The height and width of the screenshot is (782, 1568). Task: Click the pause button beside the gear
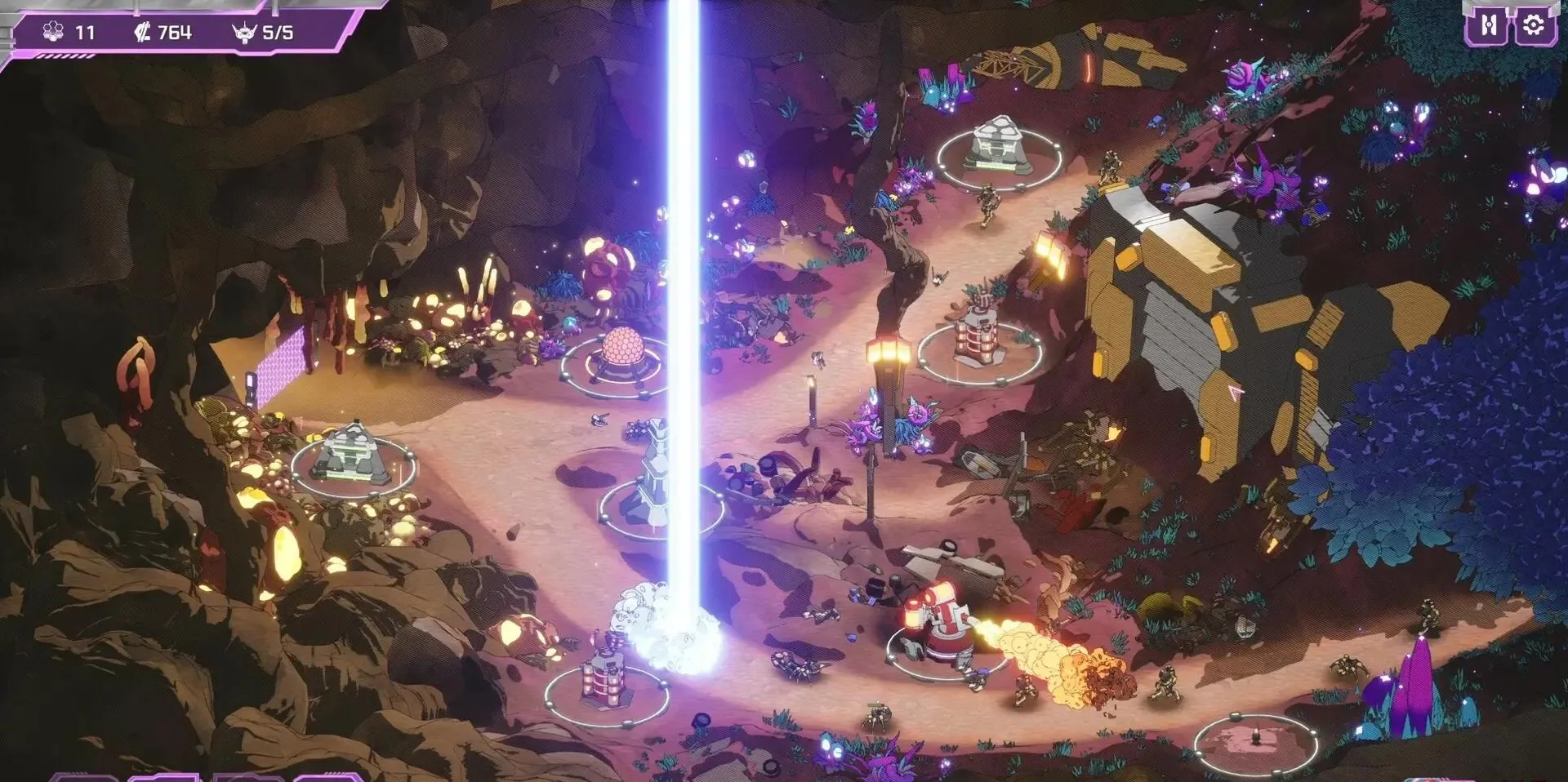click(1488, 26)
